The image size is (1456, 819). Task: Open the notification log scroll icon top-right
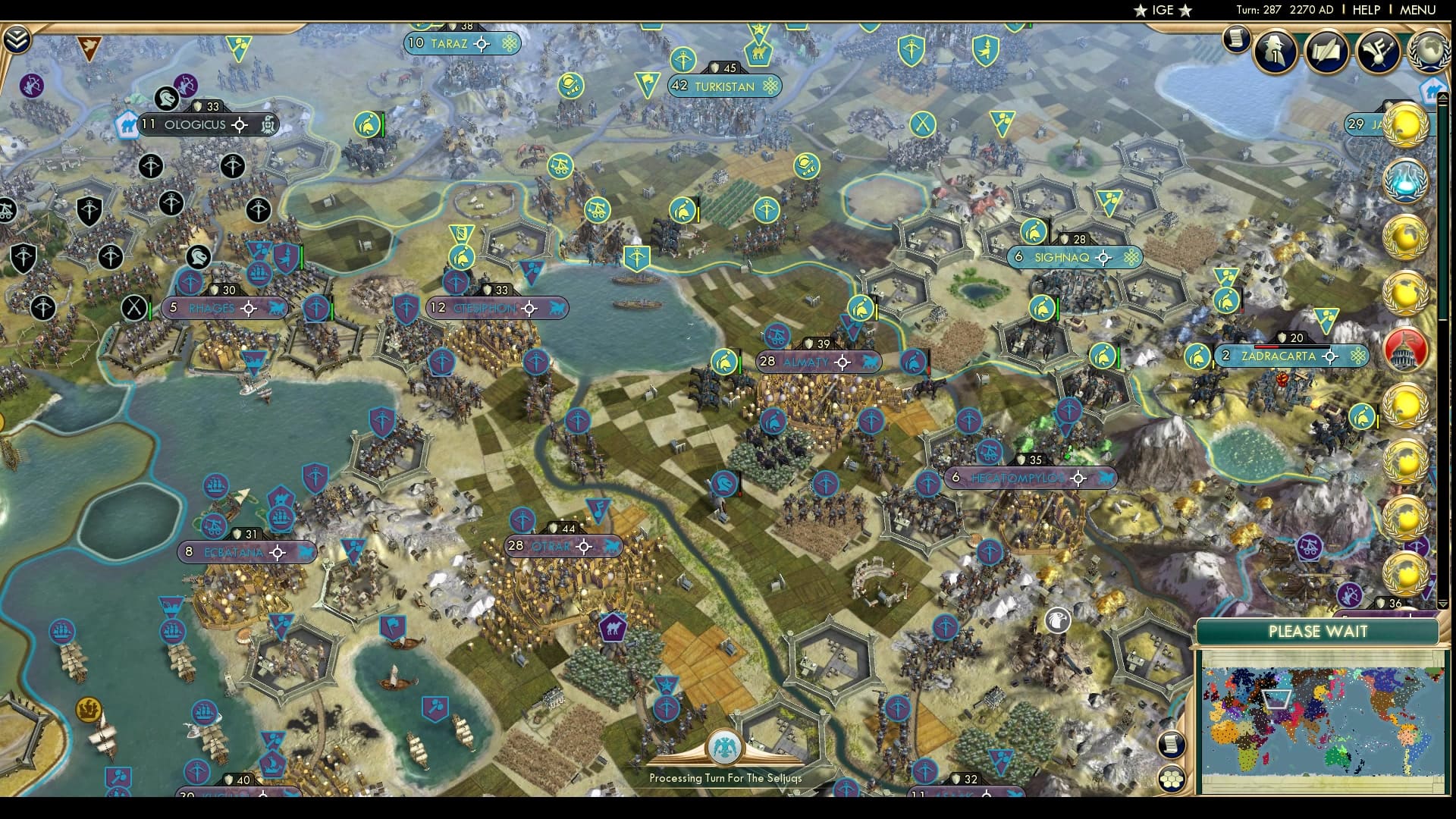click(1235, 42)
